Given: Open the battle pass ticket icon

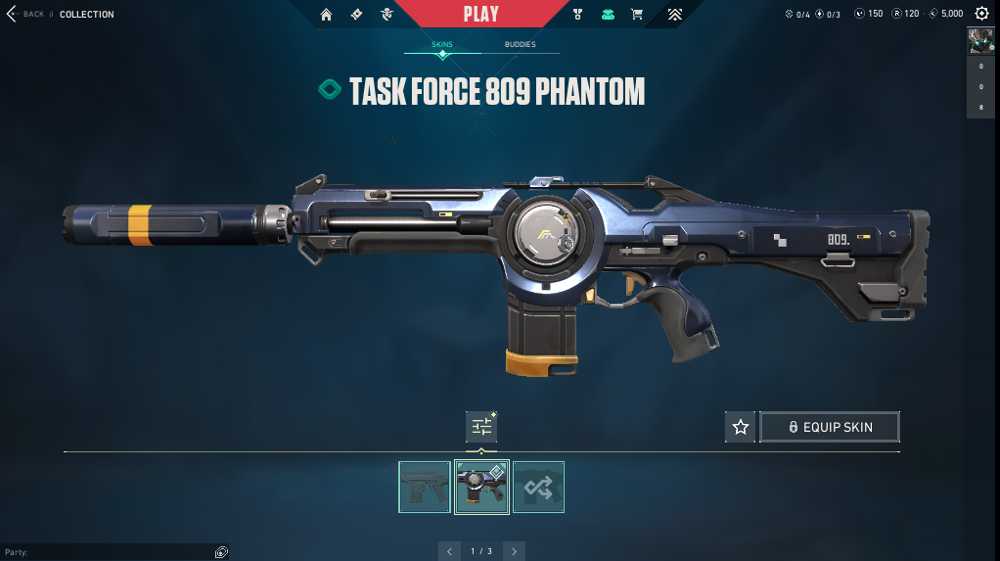Looking at the screenshot, I should [x=357, y=14].
